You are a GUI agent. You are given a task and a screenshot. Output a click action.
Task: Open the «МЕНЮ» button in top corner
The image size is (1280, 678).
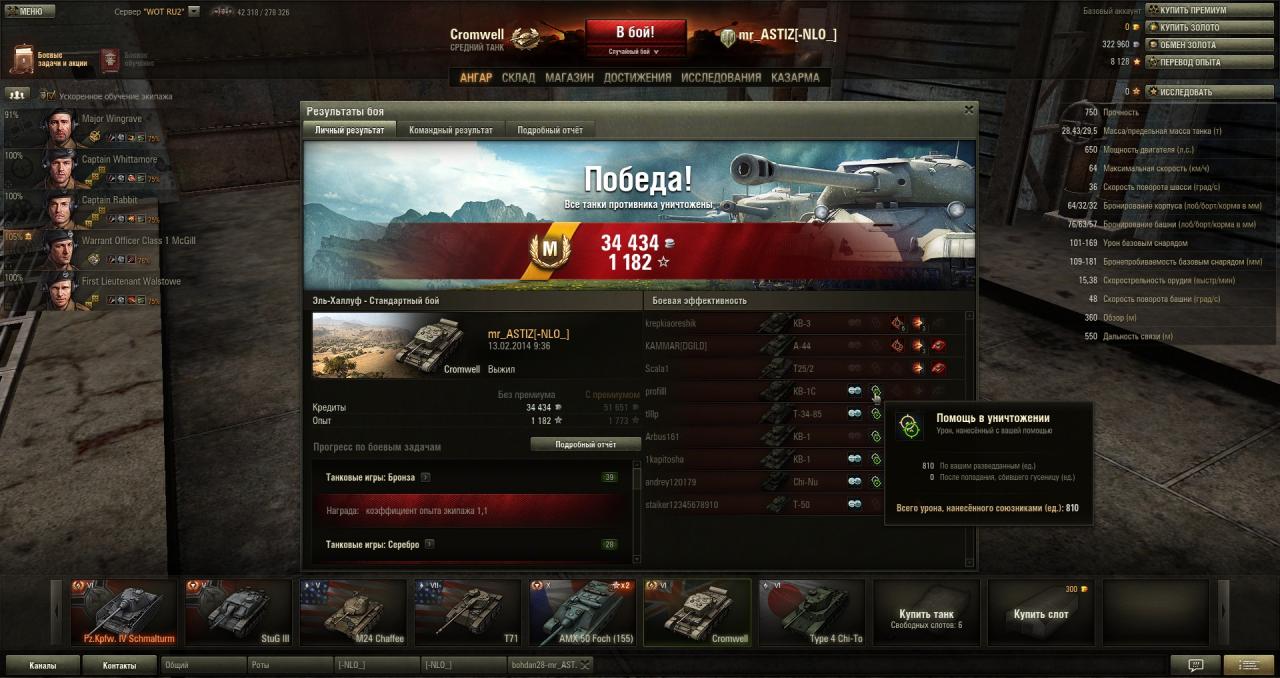point(24,11)
